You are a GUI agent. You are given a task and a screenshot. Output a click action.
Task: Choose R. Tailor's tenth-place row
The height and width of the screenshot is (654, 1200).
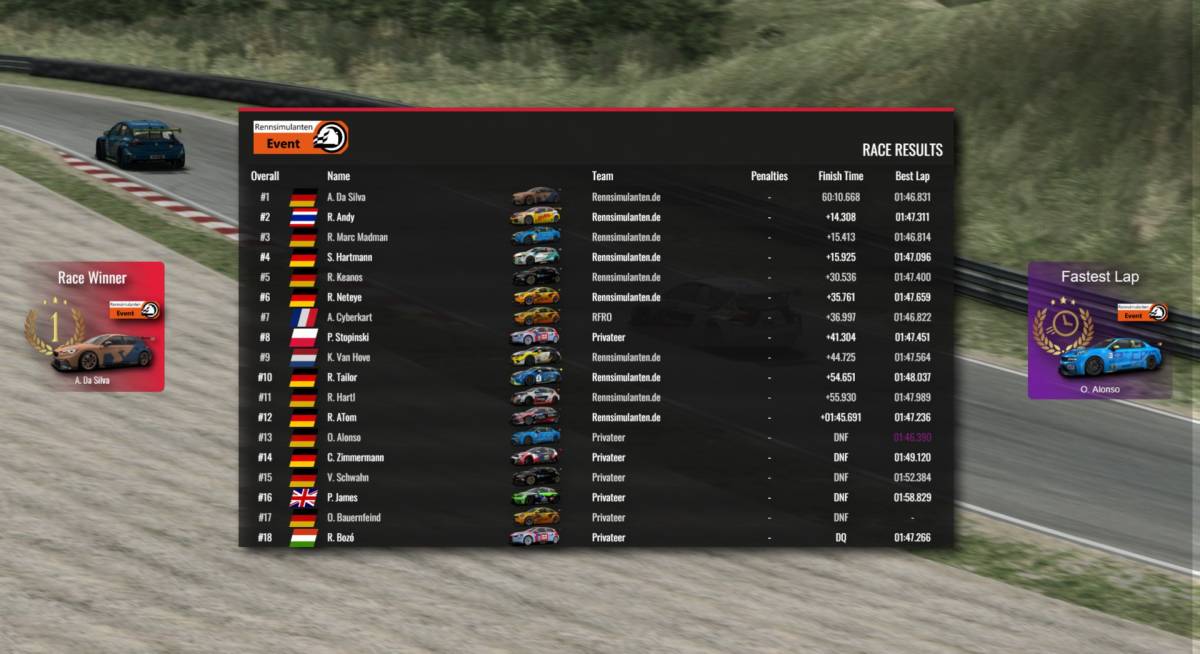click(x=596, y=377)
